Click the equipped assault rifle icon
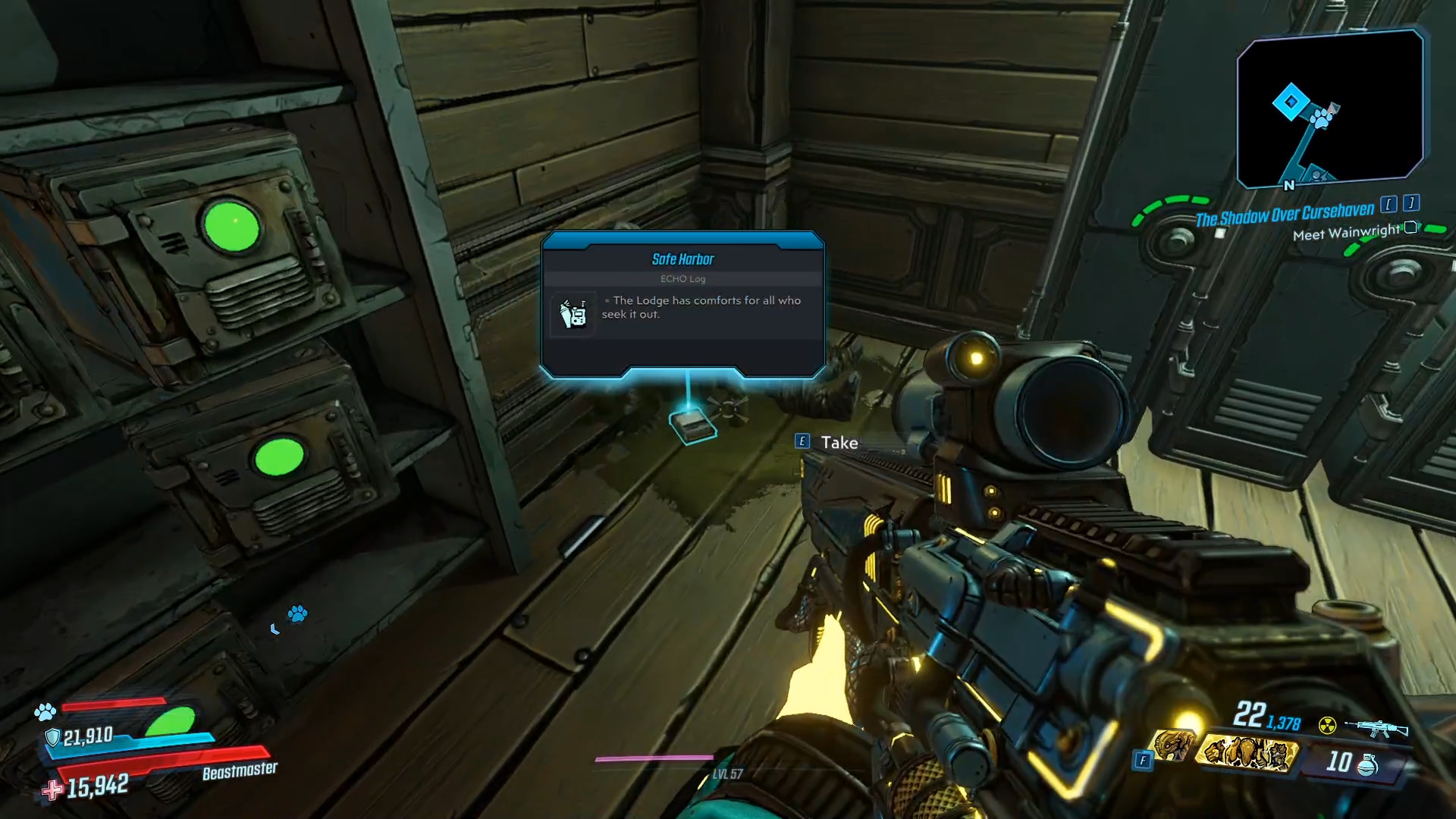Image resolution: width=1456 pixels, height=819 pixels. [1376, 726]
